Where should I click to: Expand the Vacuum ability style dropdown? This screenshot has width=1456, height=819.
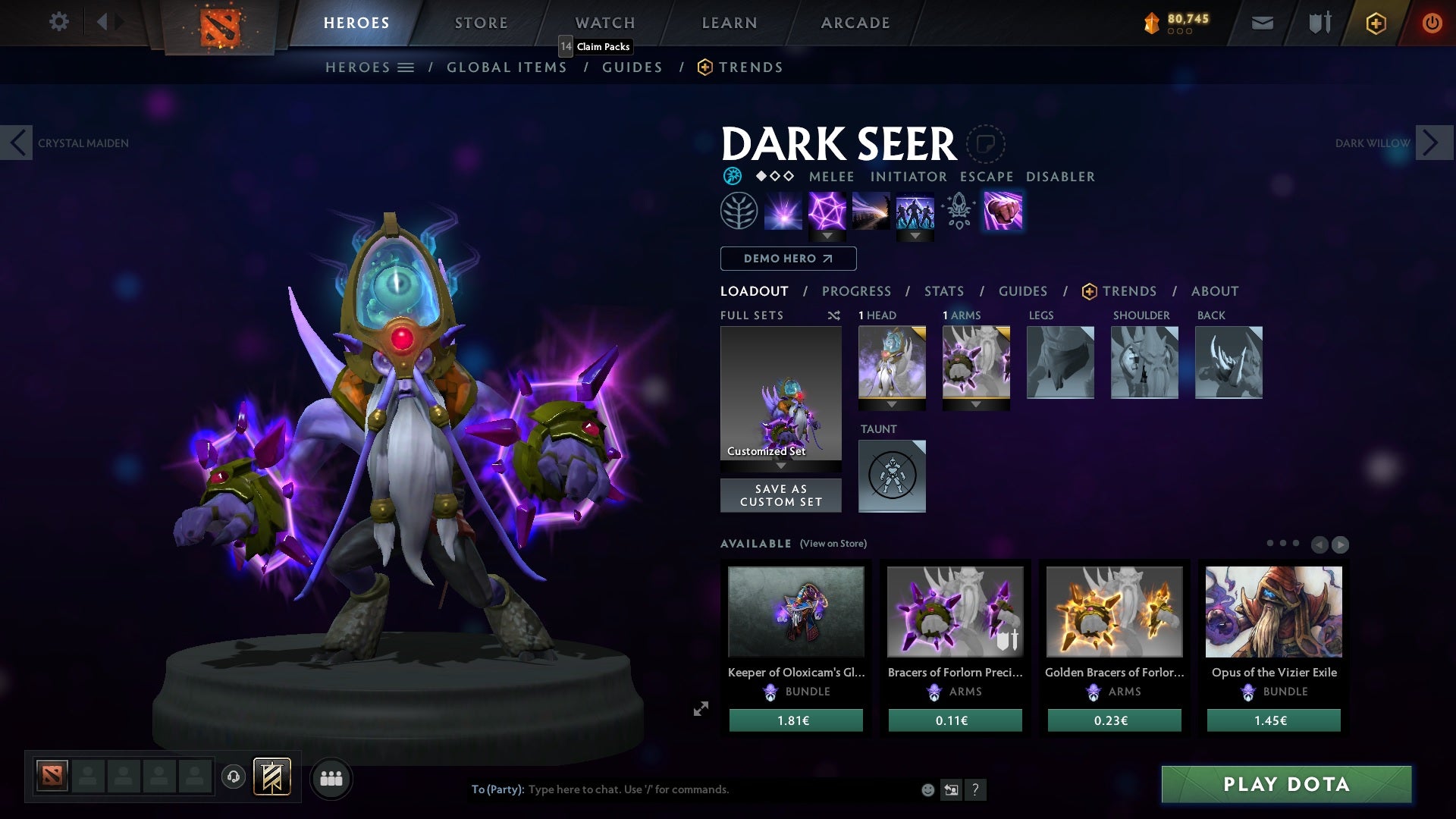[827, 236]
